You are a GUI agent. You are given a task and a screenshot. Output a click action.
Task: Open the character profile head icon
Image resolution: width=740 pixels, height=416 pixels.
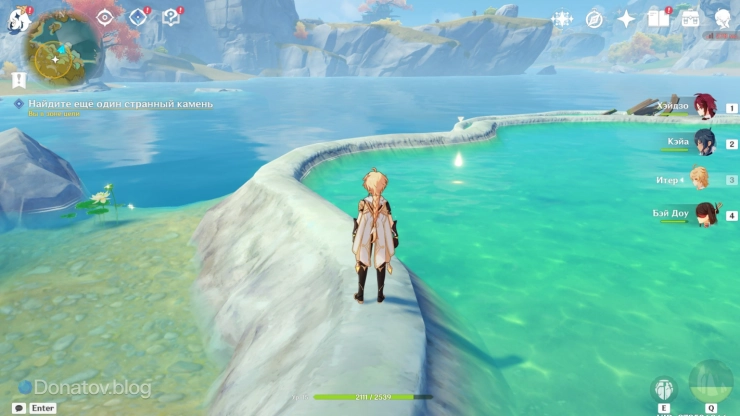[722, 18]
